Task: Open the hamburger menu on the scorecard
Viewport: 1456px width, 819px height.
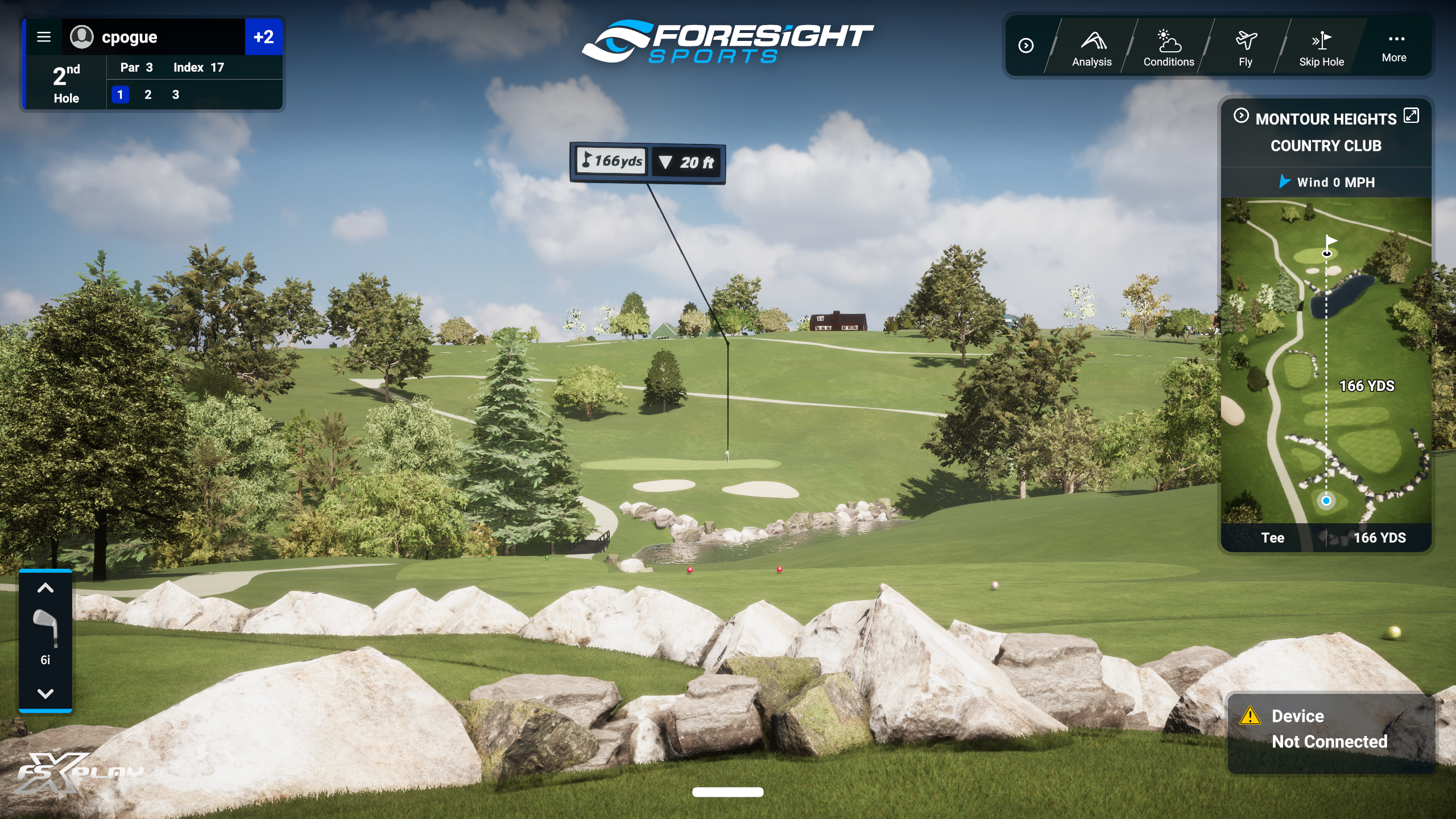Action: click(44, 37)
